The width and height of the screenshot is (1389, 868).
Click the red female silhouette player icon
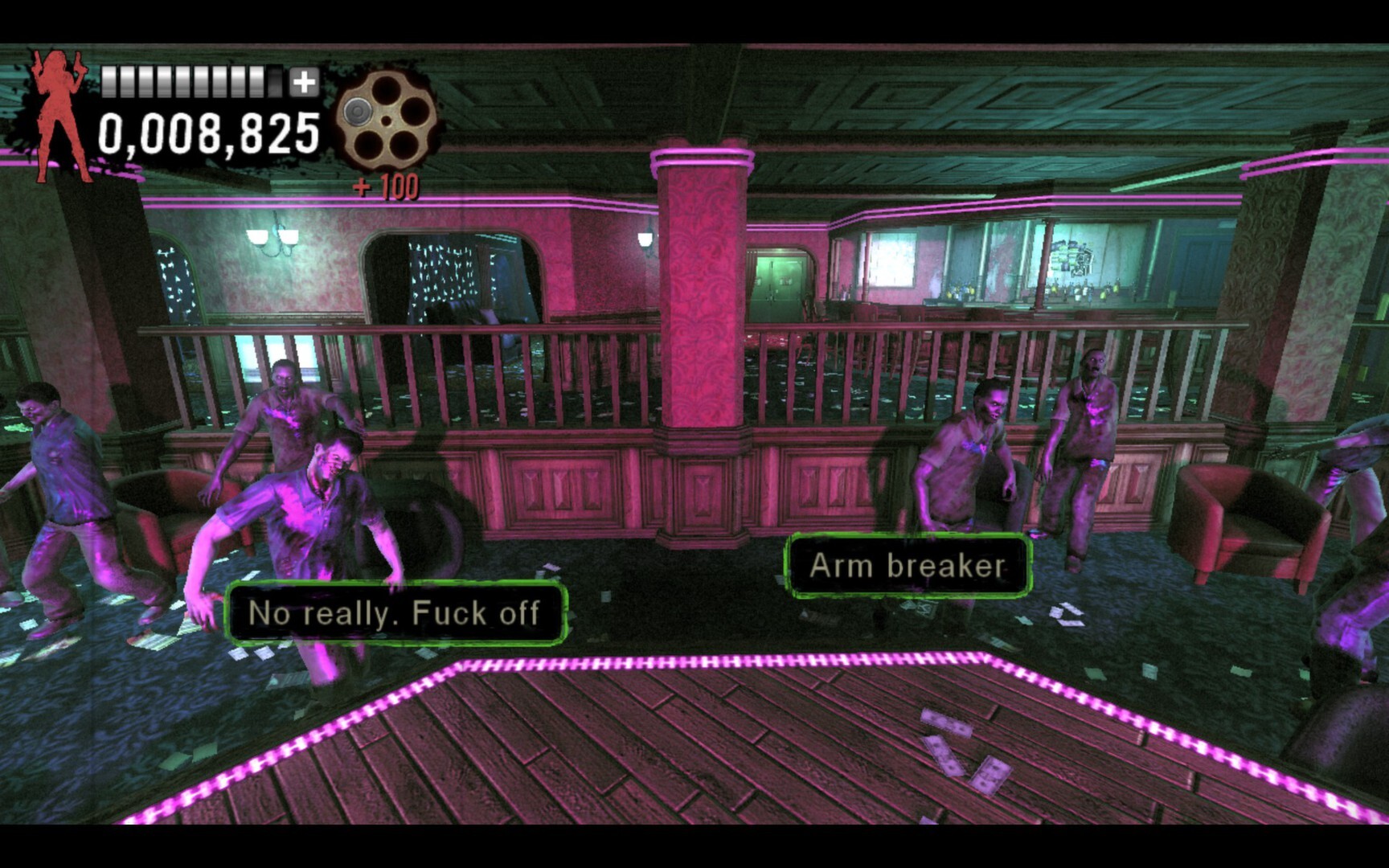(x=59, y=114)
